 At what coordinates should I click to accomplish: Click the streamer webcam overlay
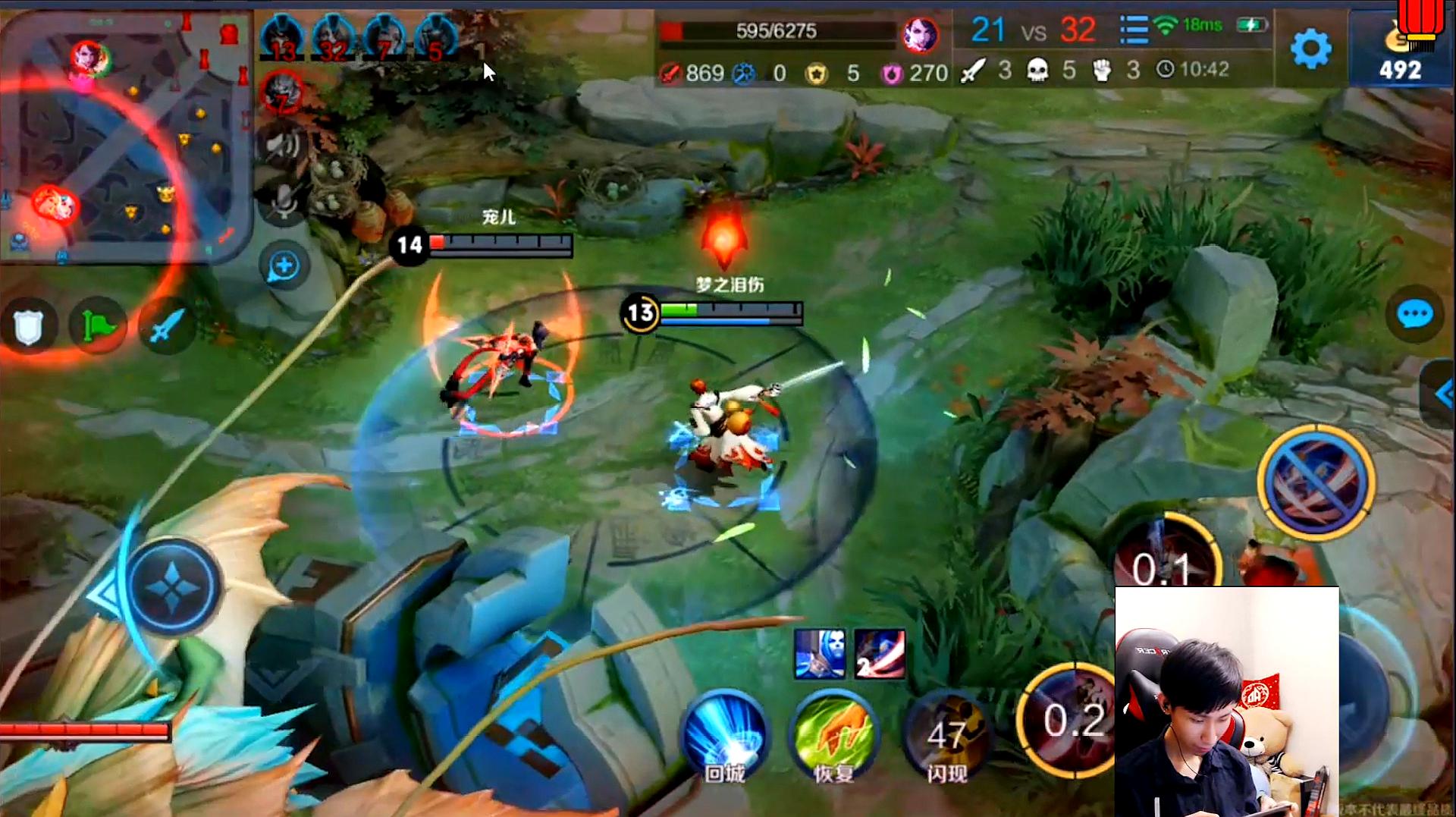[x=1226, y=701]
